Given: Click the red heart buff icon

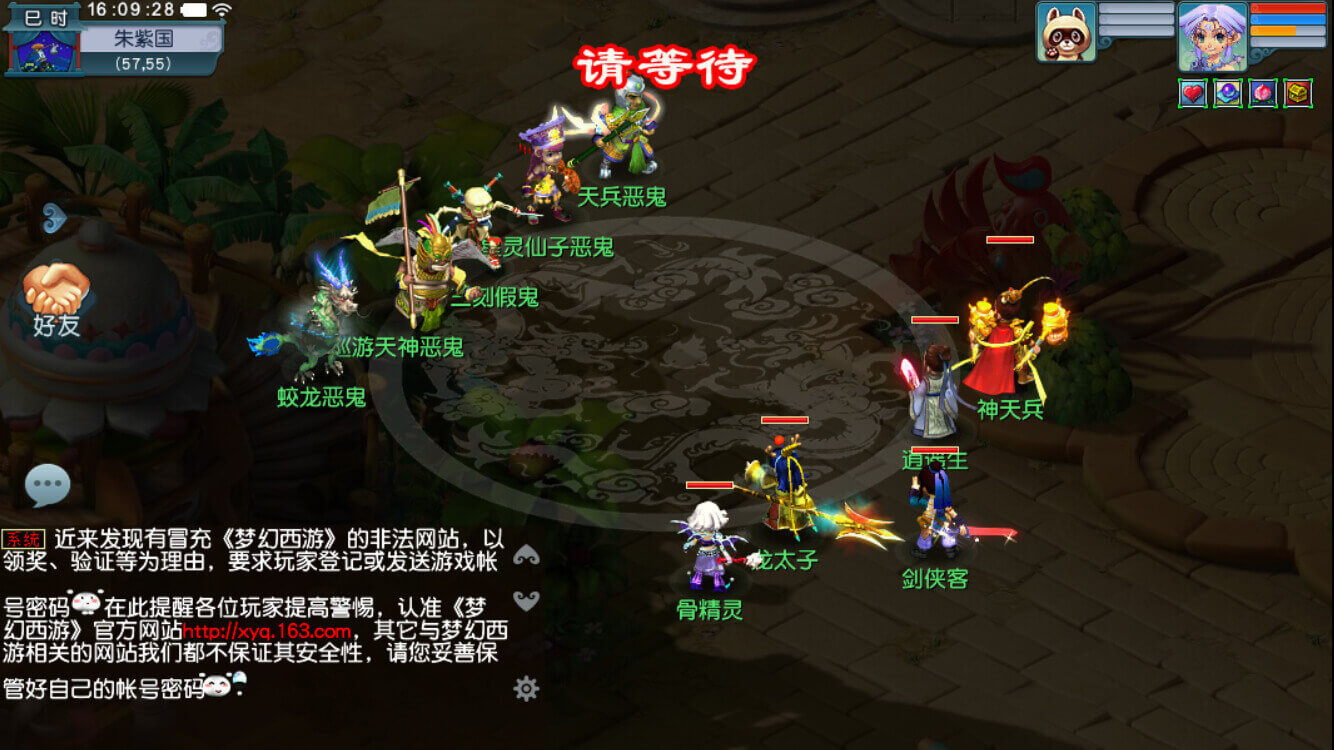Looking at the screenshot, I should [1192, 93].
